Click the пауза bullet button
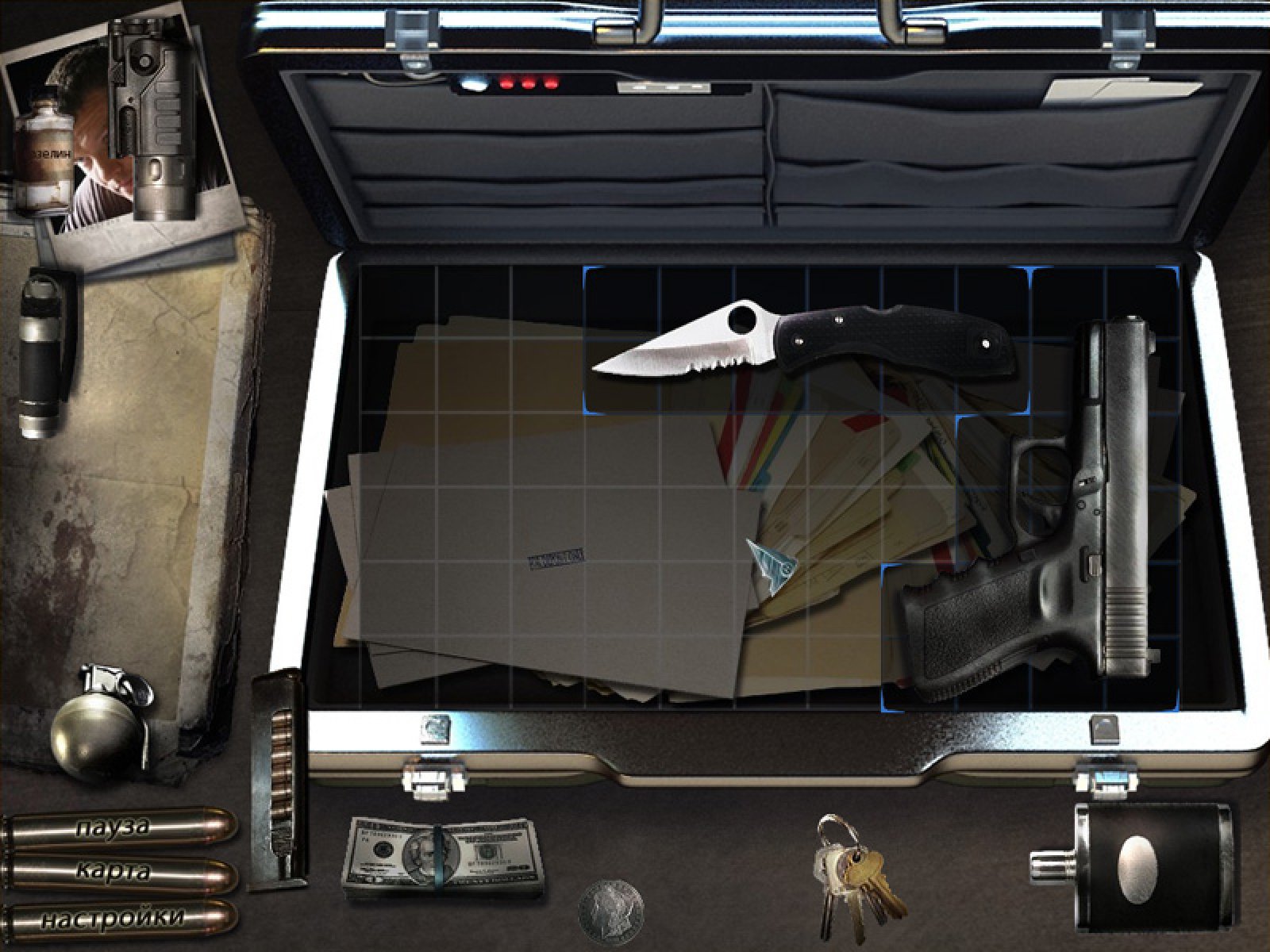 click(119, 828)
